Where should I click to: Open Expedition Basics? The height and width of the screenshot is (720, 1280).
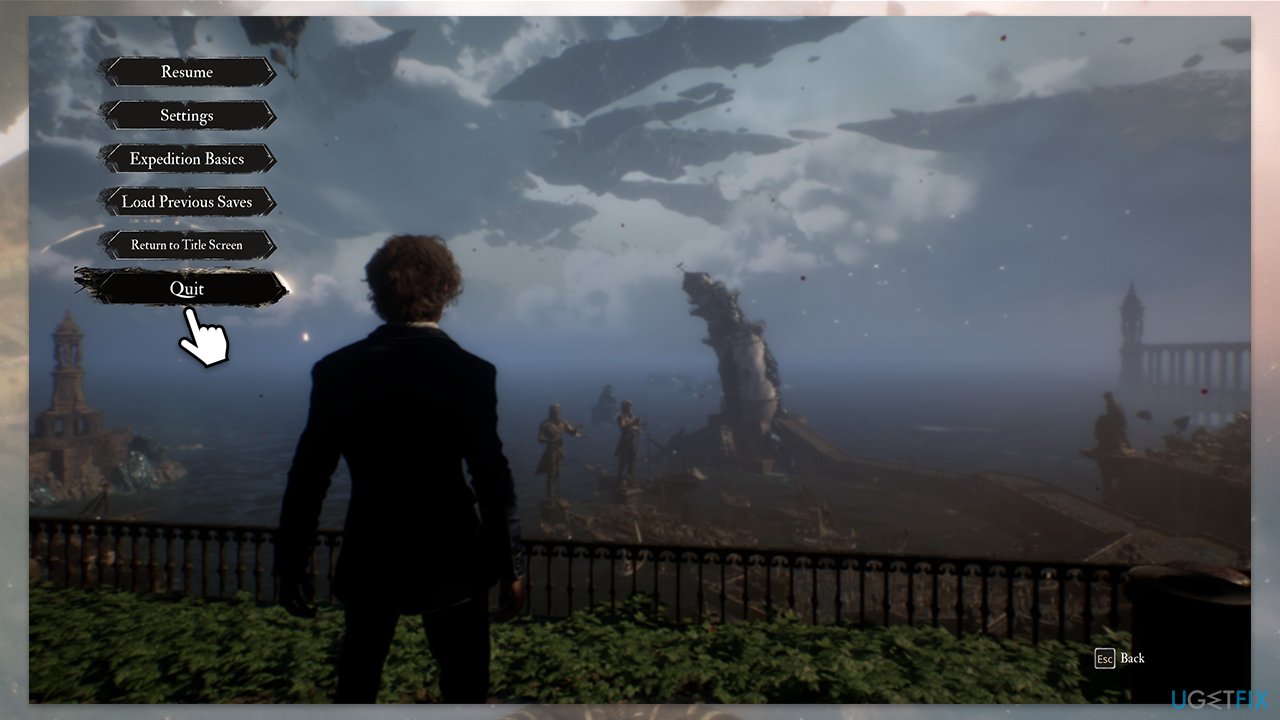[x=187, y=158]
